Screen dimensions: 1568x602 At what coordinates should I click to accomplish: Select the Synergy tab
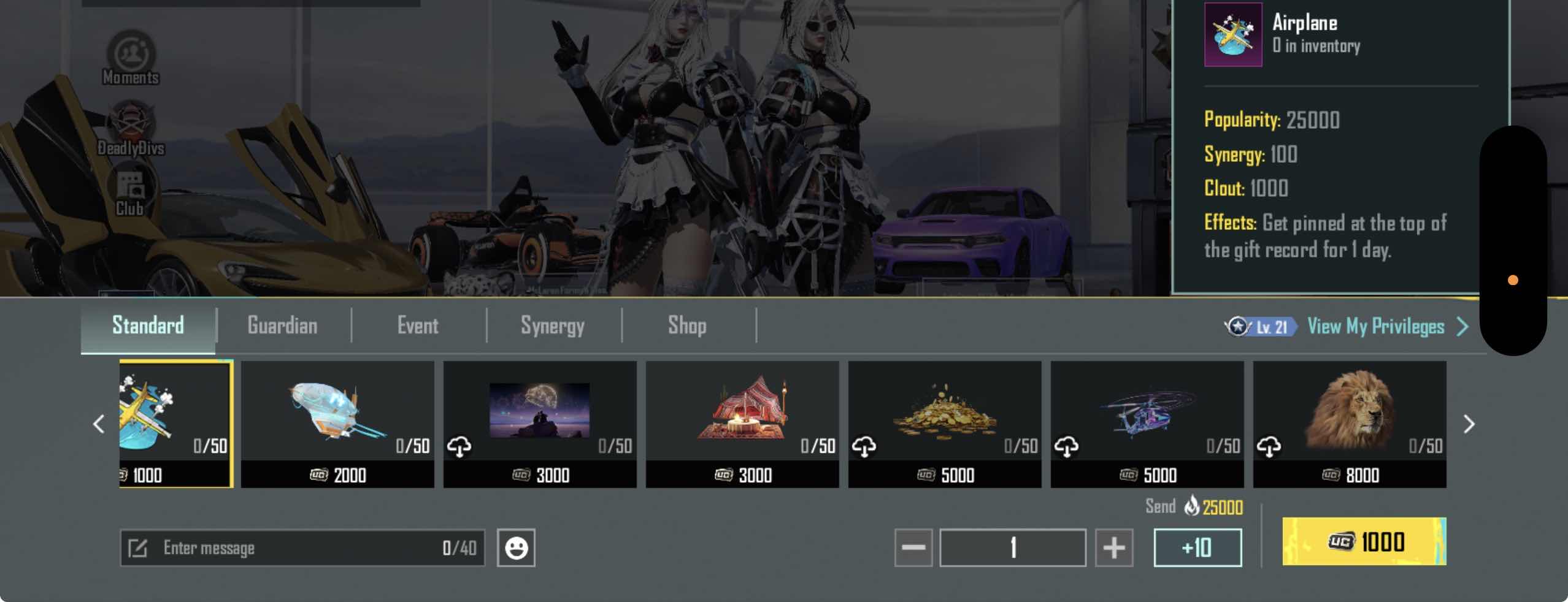point(552,326)
